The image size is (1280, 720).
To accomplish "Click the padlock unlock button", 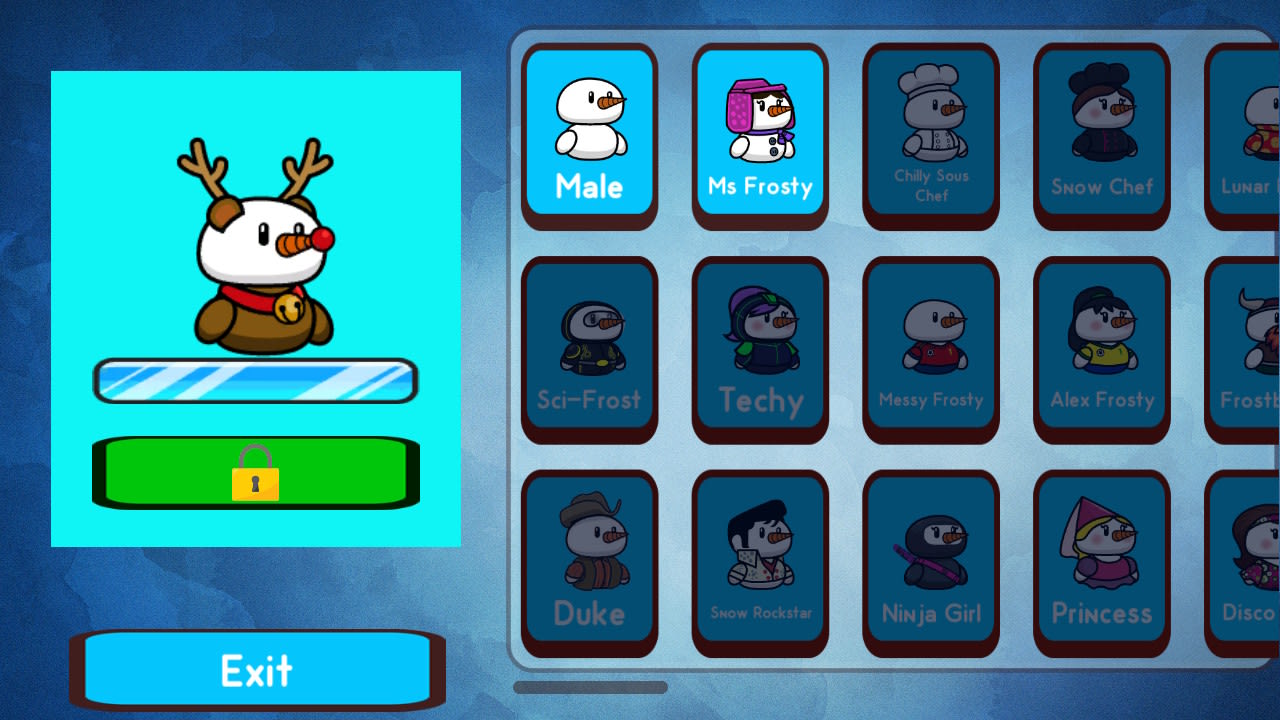I will coord(255,471).
